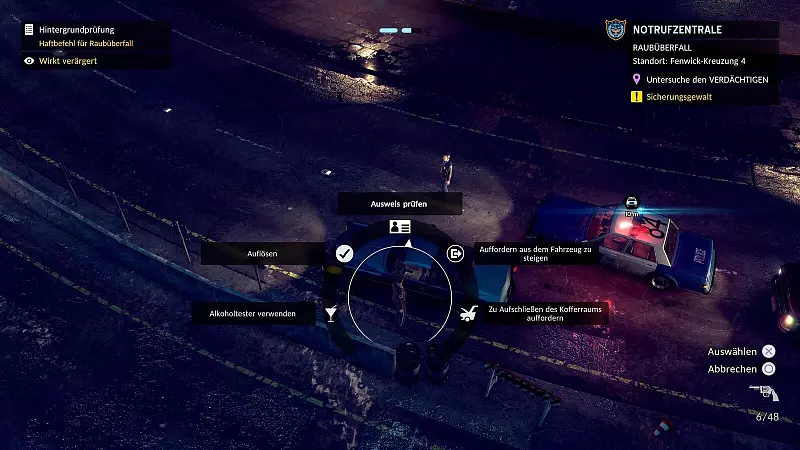Select the 'Auflösen' option

(262, 254)
